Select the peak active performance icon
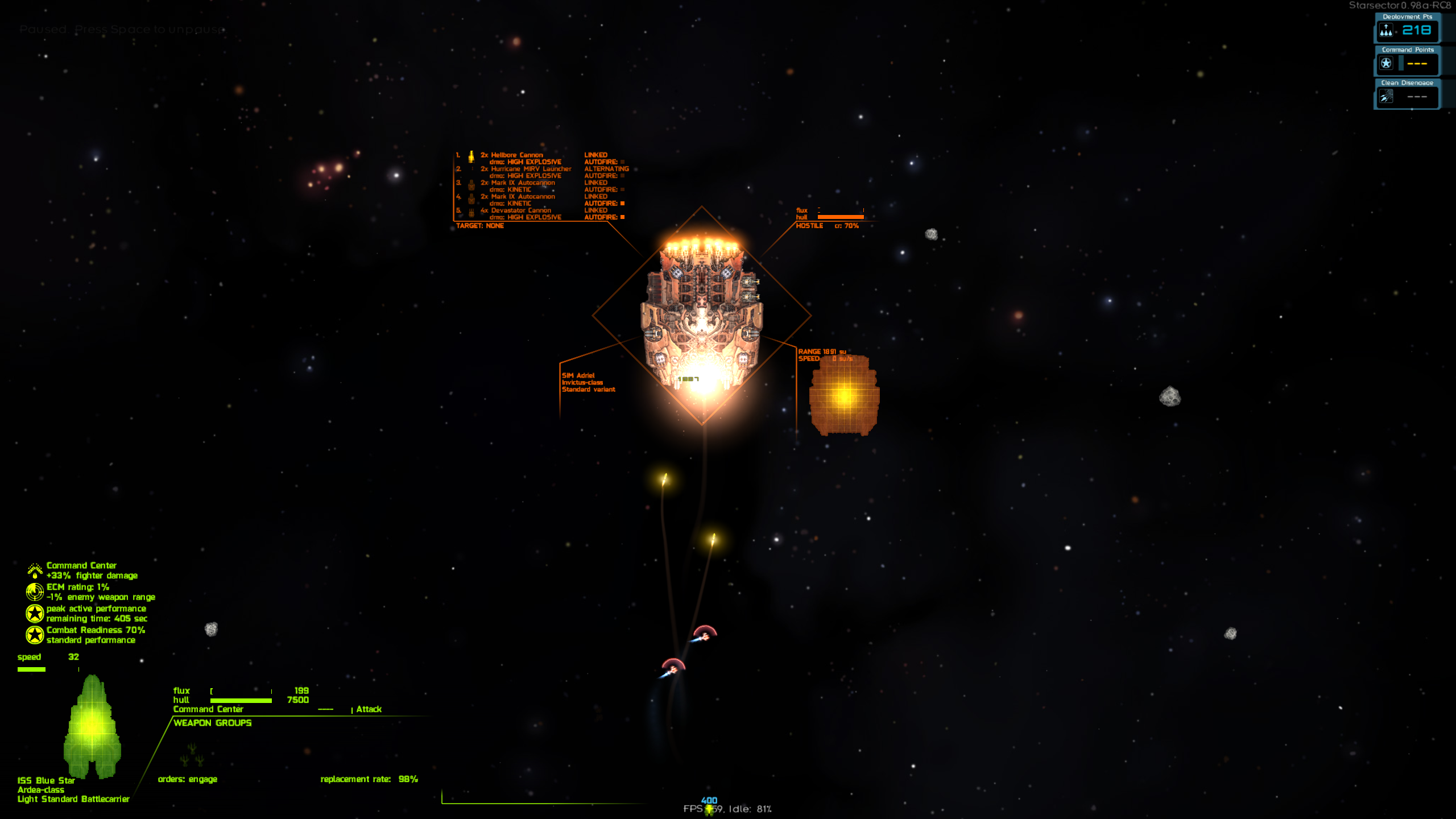 click(35, 613)
